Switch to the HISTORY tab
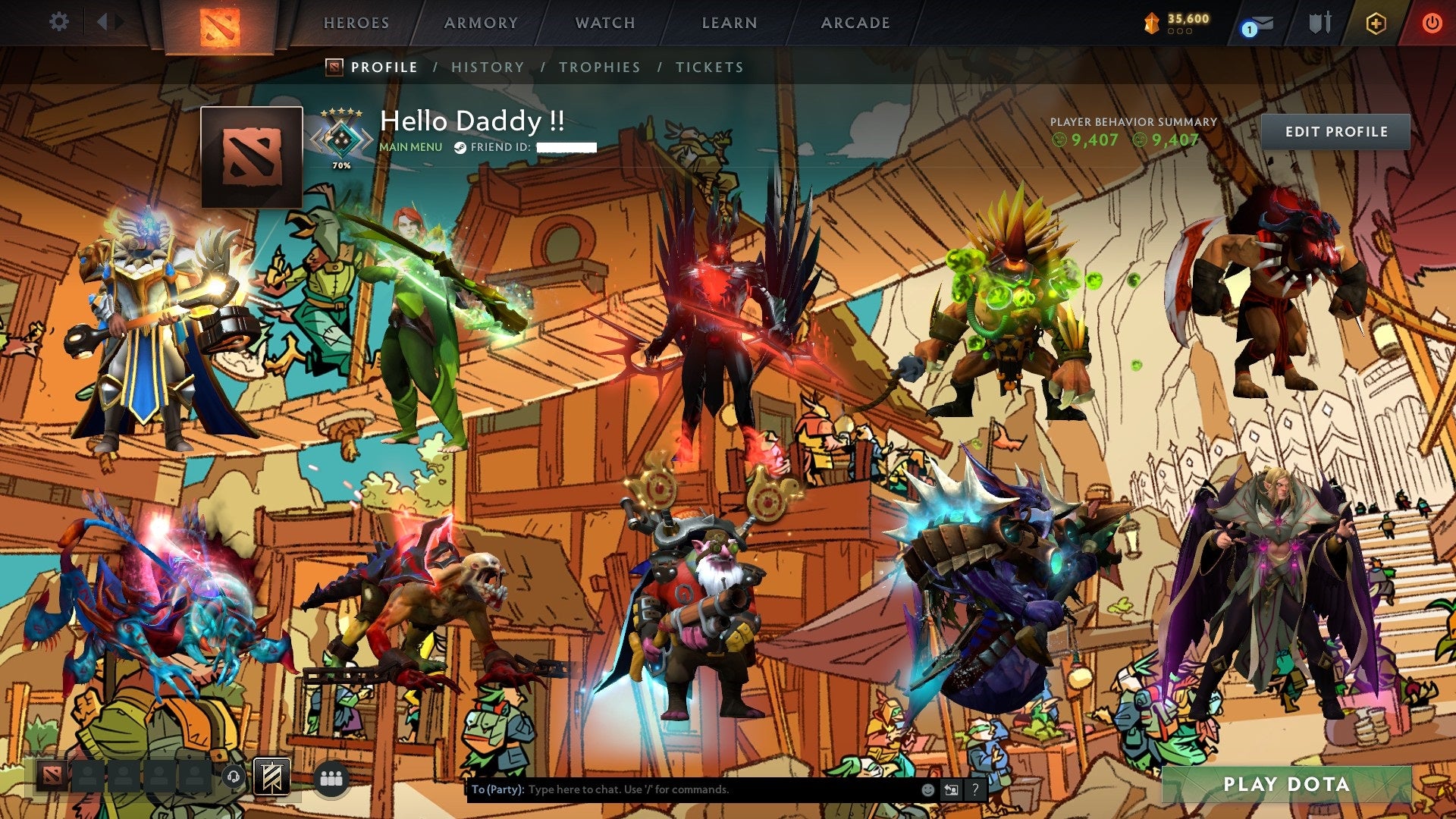Screen dimensions: 1456x819 [x=487, y=67]
